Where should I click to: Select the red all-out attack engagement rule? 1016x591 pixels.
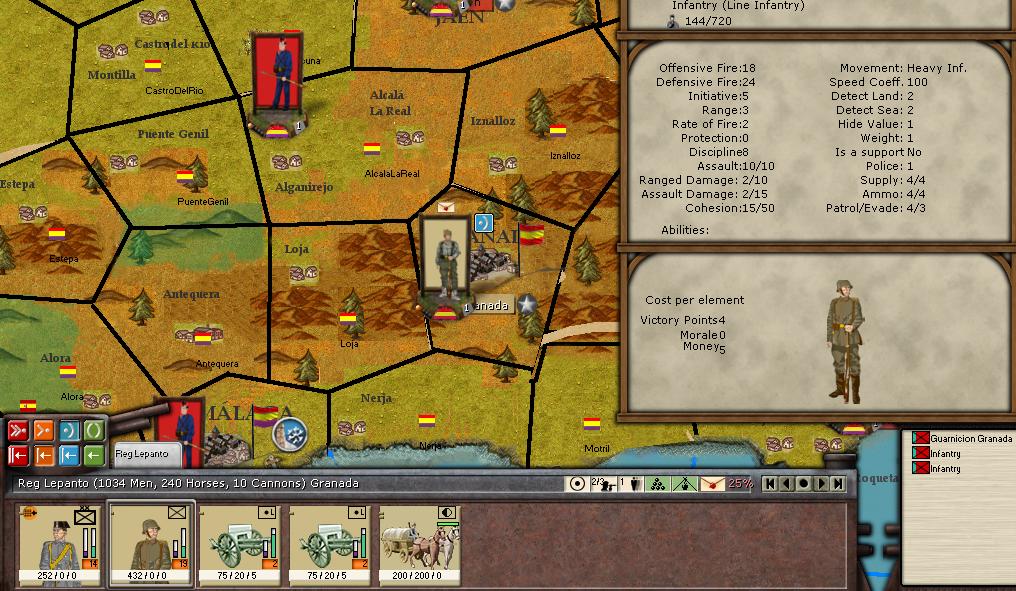(x=18, y=456)
